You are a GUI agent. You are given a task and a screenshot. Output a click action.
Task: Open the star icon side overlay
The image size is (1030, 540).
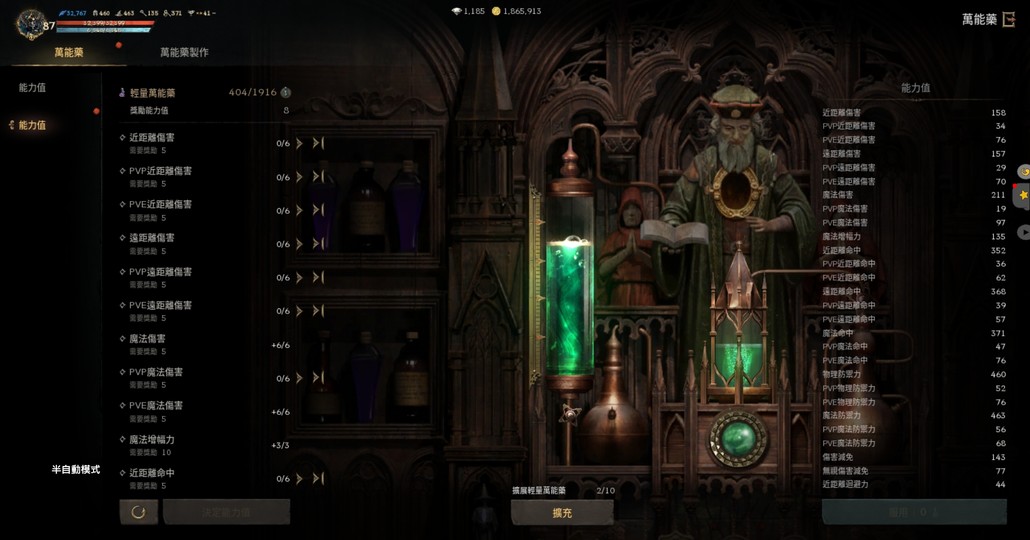[1023, 195]
